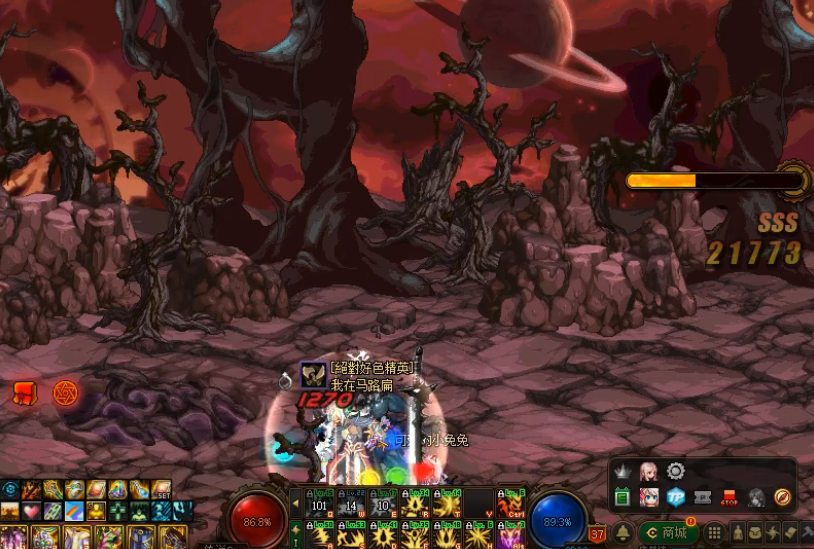Click the green cross buff icon

point(118,510)
